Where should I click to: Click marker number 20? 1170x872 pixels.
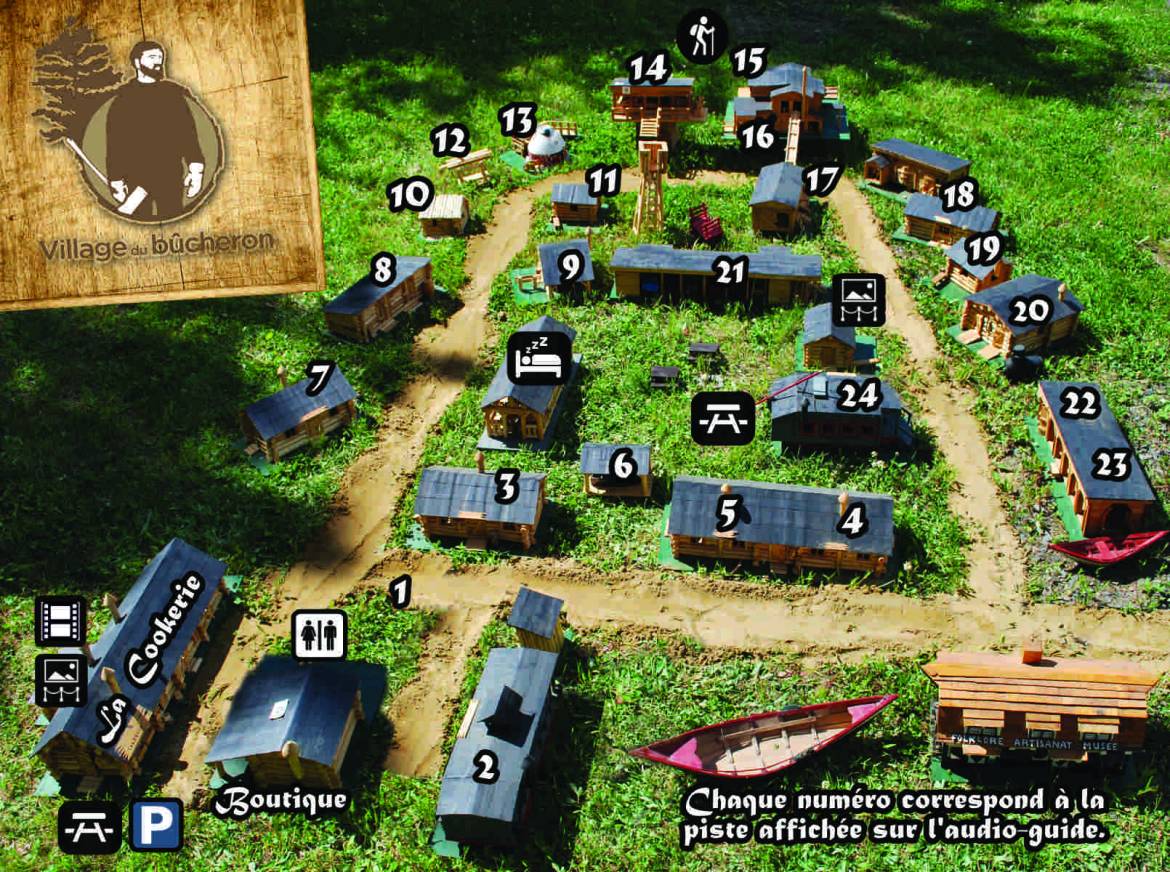tap(1028, 312)
